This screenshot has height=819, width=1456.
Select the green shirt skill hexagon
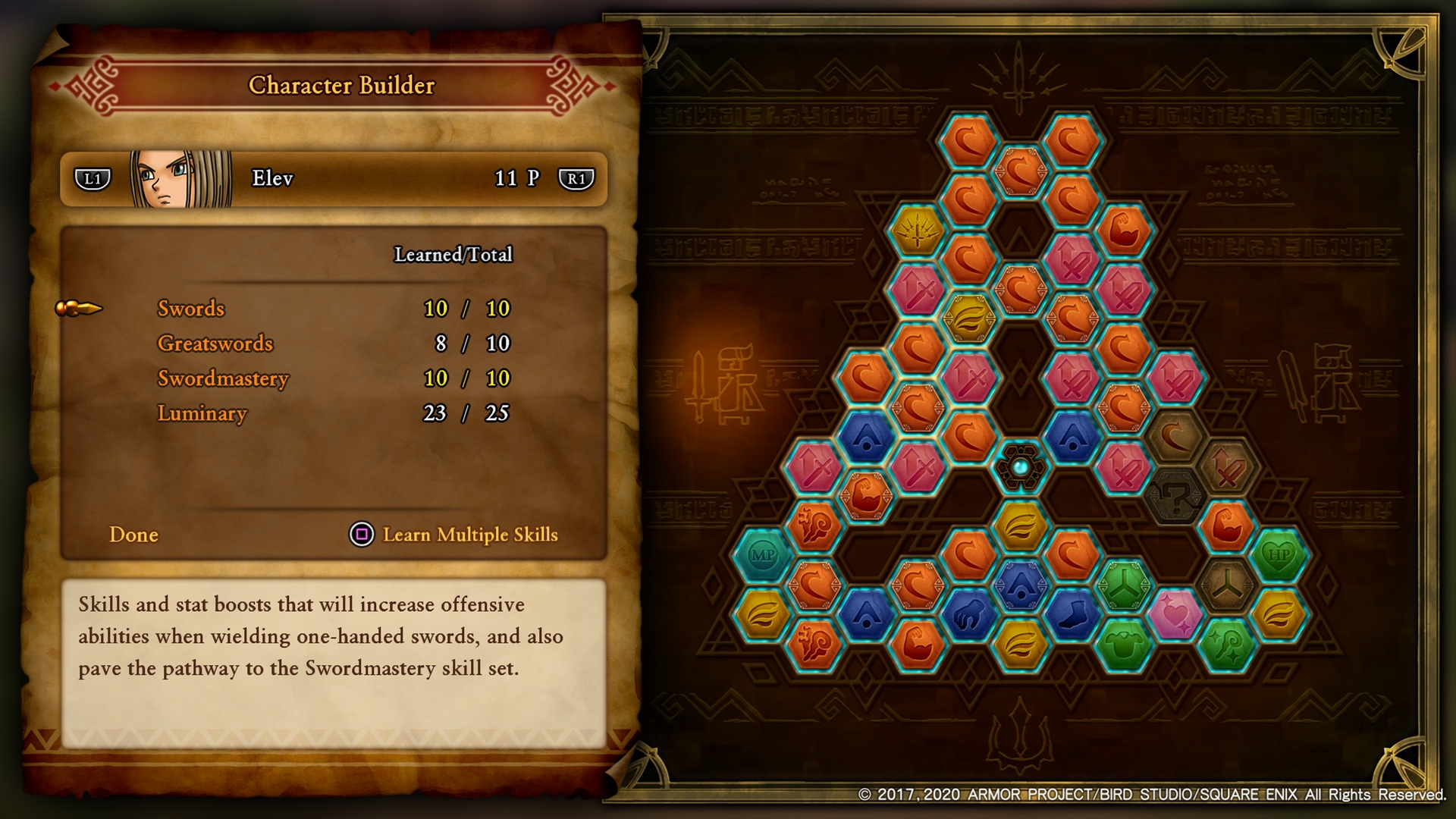coord(1124,645)
